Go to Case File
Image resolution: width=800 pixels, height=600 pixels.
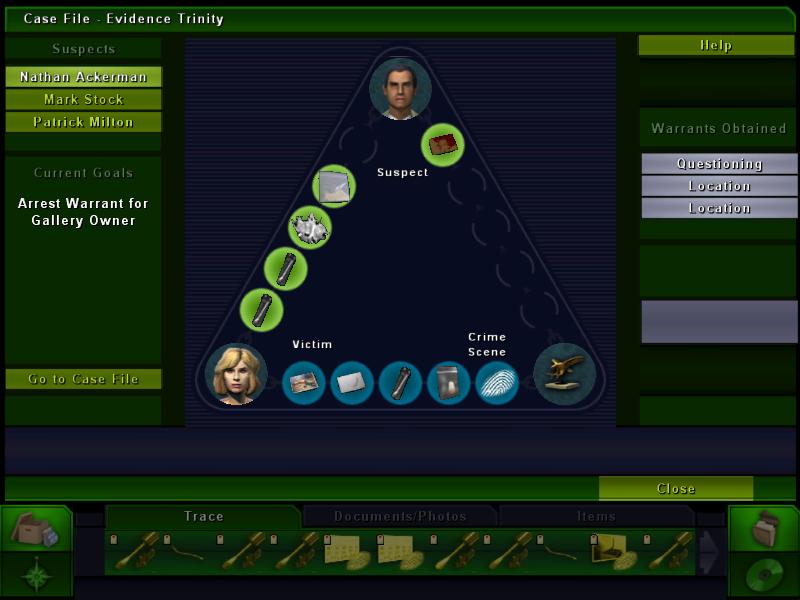pyautogui.click(x=83, y=379)
